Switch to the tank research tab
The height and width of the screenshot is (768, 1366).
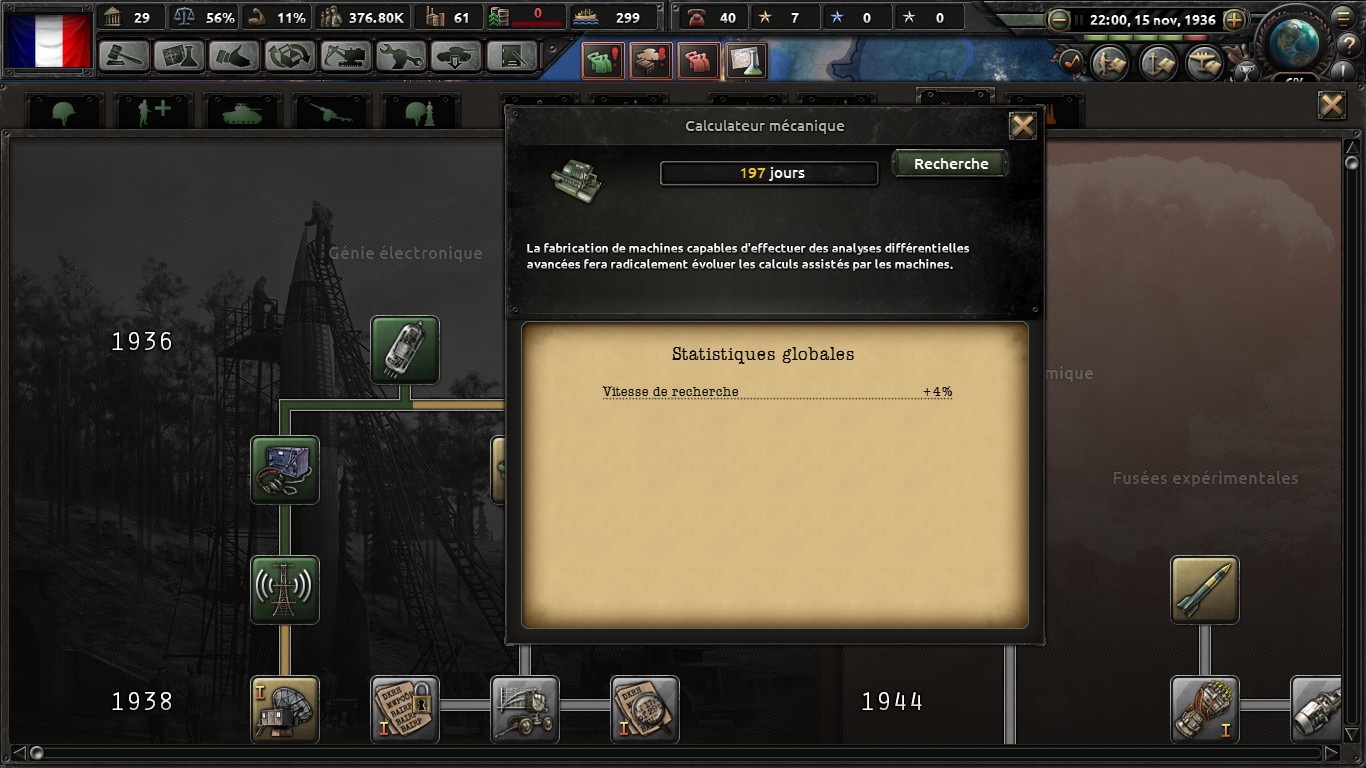click(242, 112)
